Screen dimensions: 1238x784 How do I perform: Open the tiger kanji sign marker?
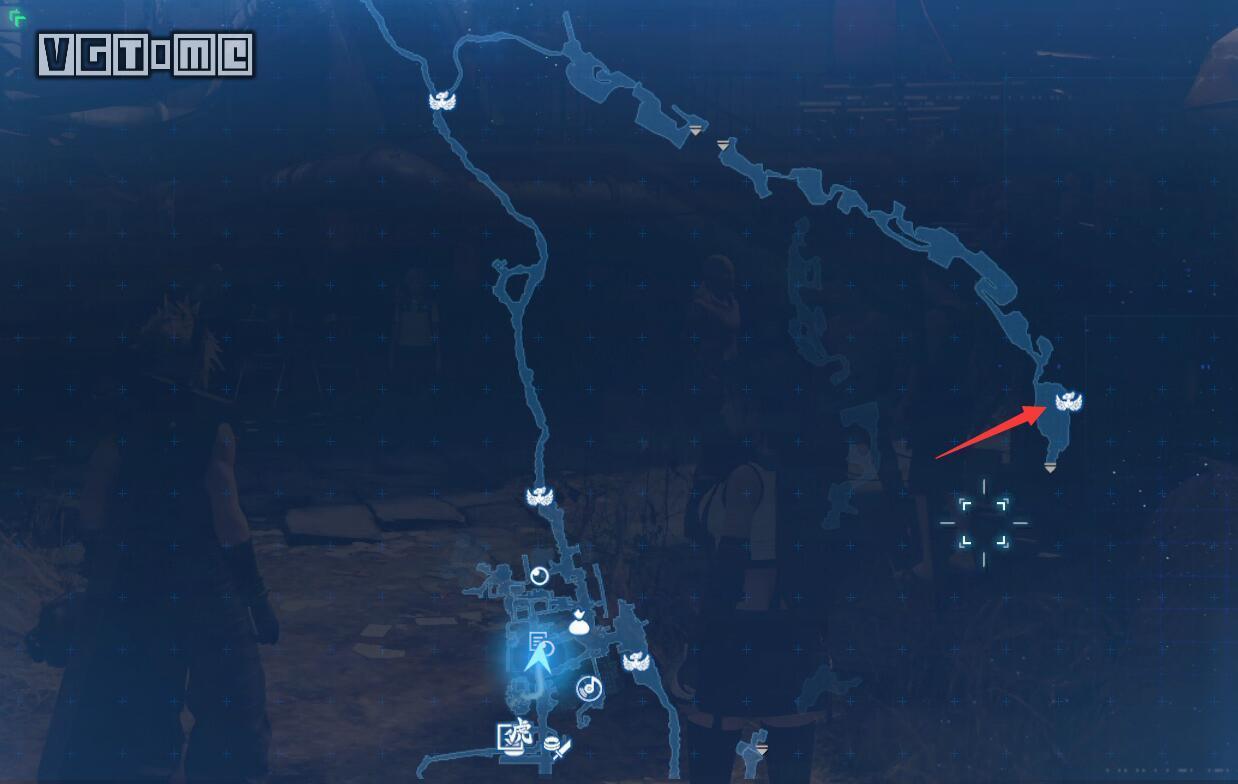point(515,735)
